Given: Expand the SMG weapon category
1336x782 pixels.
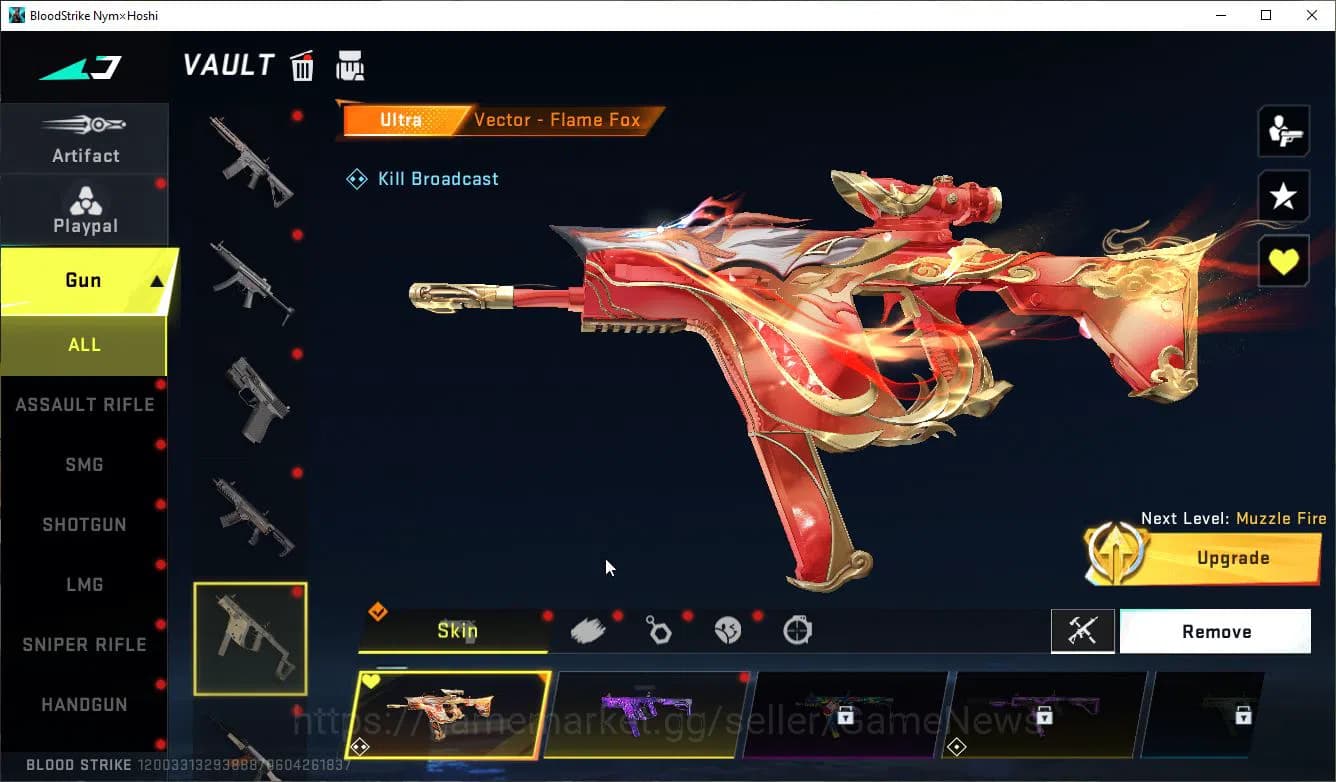Looking at the screenshot, I should click(x=84, y=464).
